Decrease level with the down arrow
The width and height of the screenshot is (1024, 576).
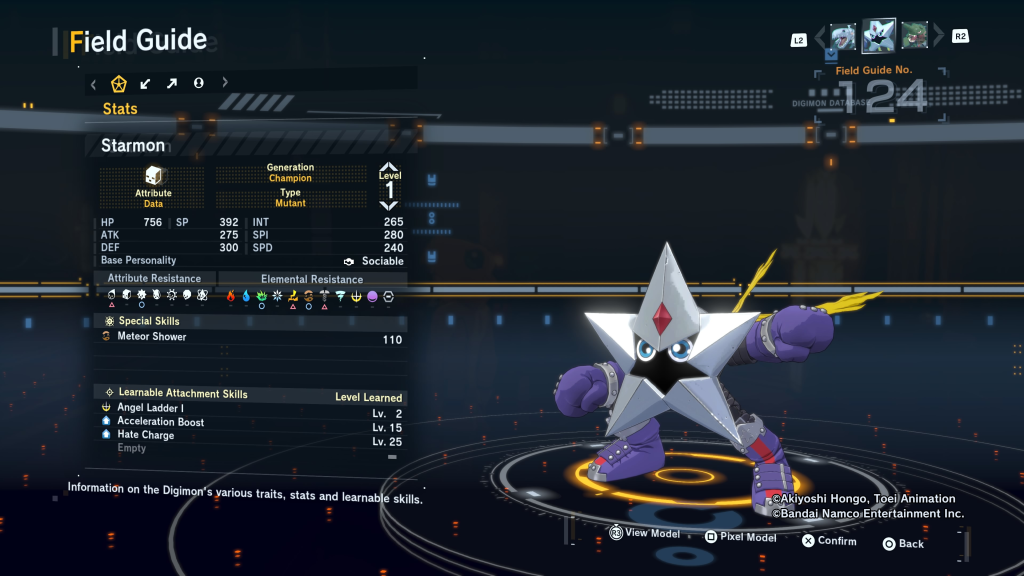point(389,205)
